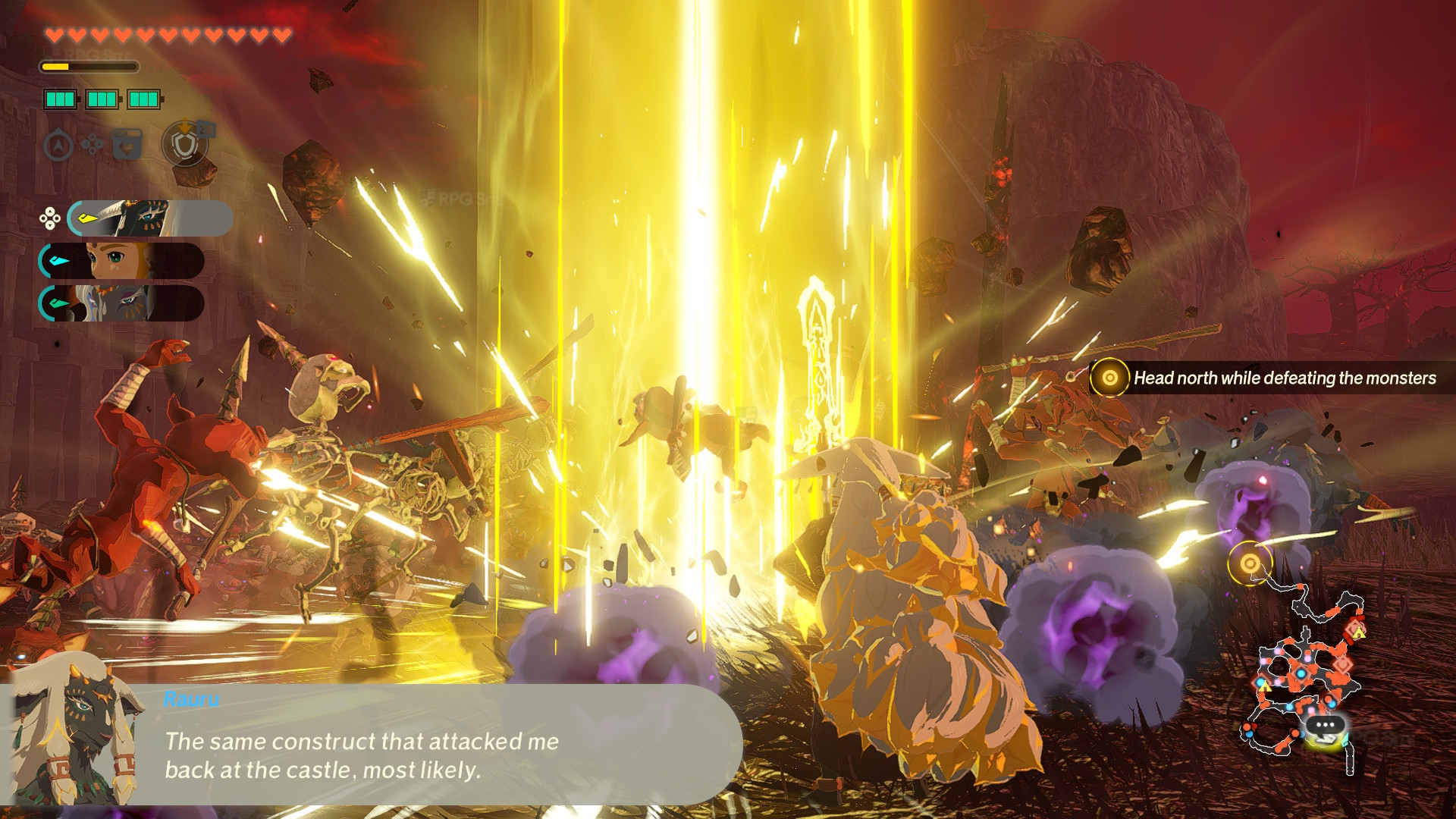
Task: Select Rauru's character portrait bar
Action: 149,218
